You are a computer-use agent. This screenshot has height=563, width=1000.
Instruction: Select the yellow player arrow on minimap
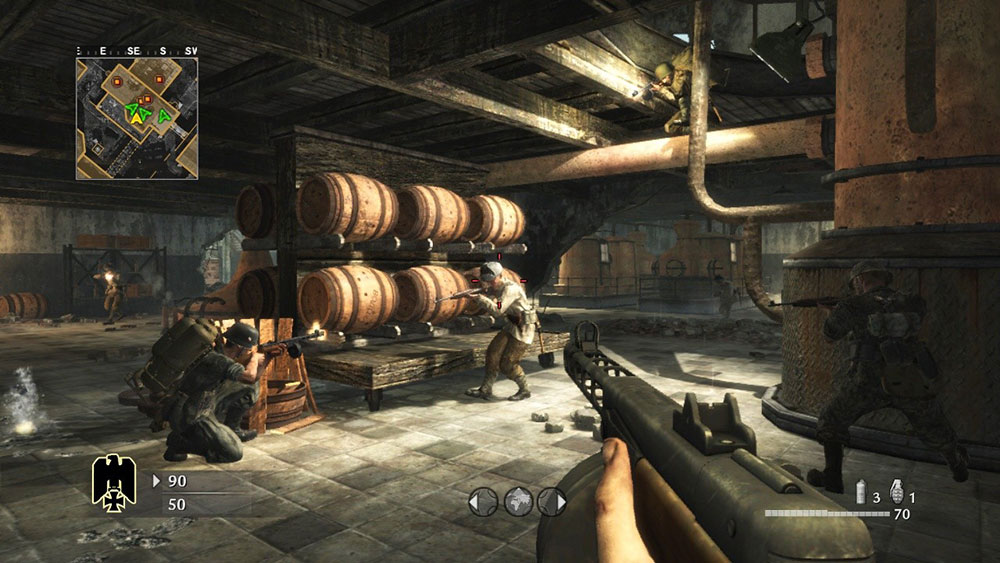(x=134, y=117)
